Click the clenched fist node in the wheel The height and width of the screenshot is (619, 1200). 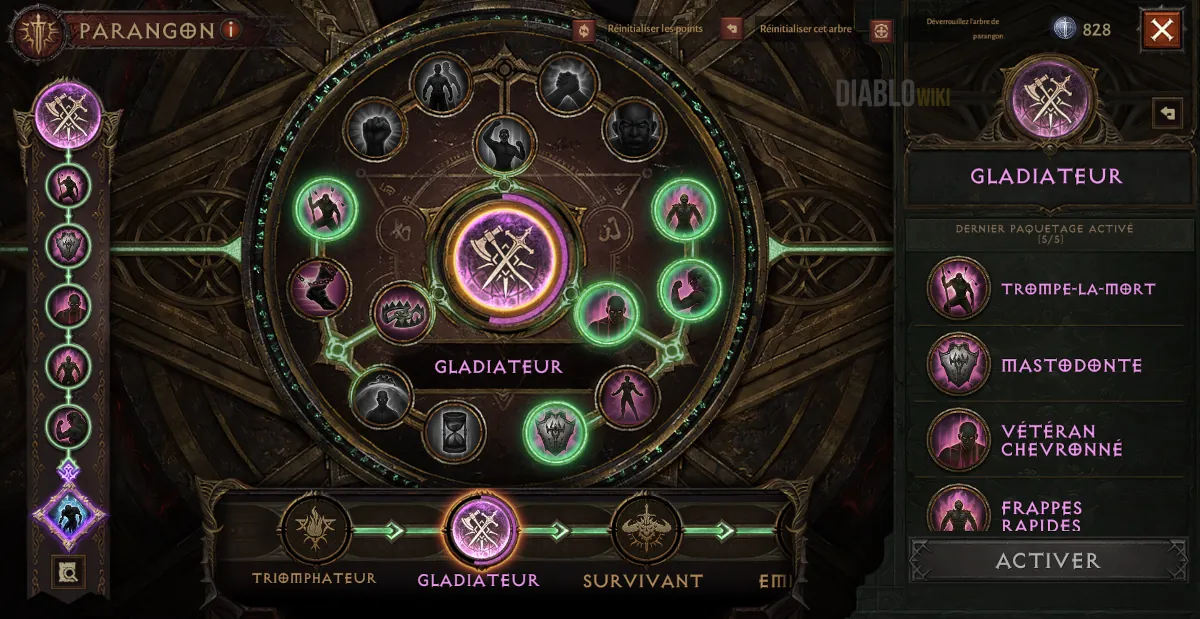pos(374,129)
